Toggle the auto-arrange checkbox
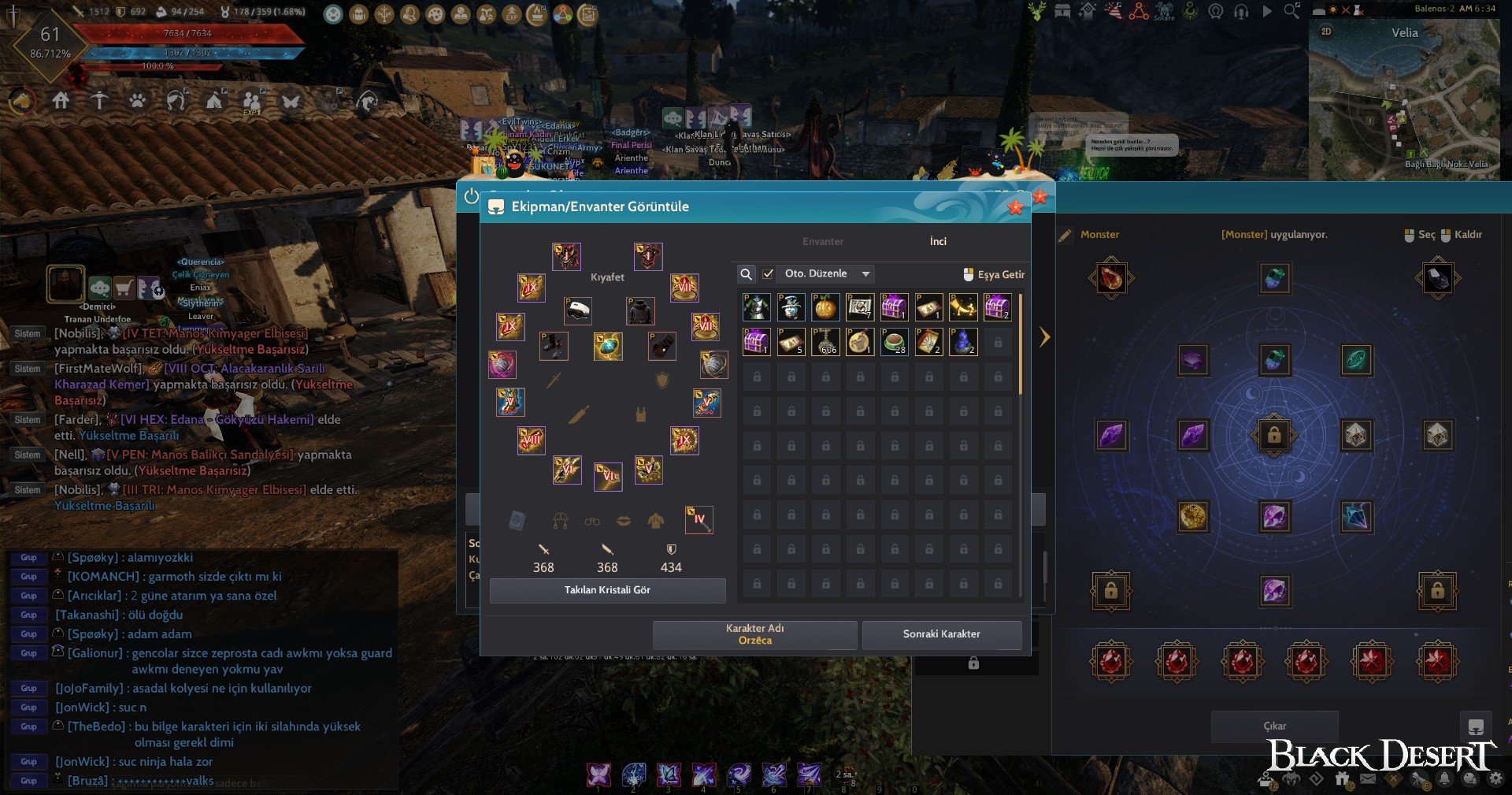The width and height of the screenshot is (1512, 795). (x=769, y=274)
